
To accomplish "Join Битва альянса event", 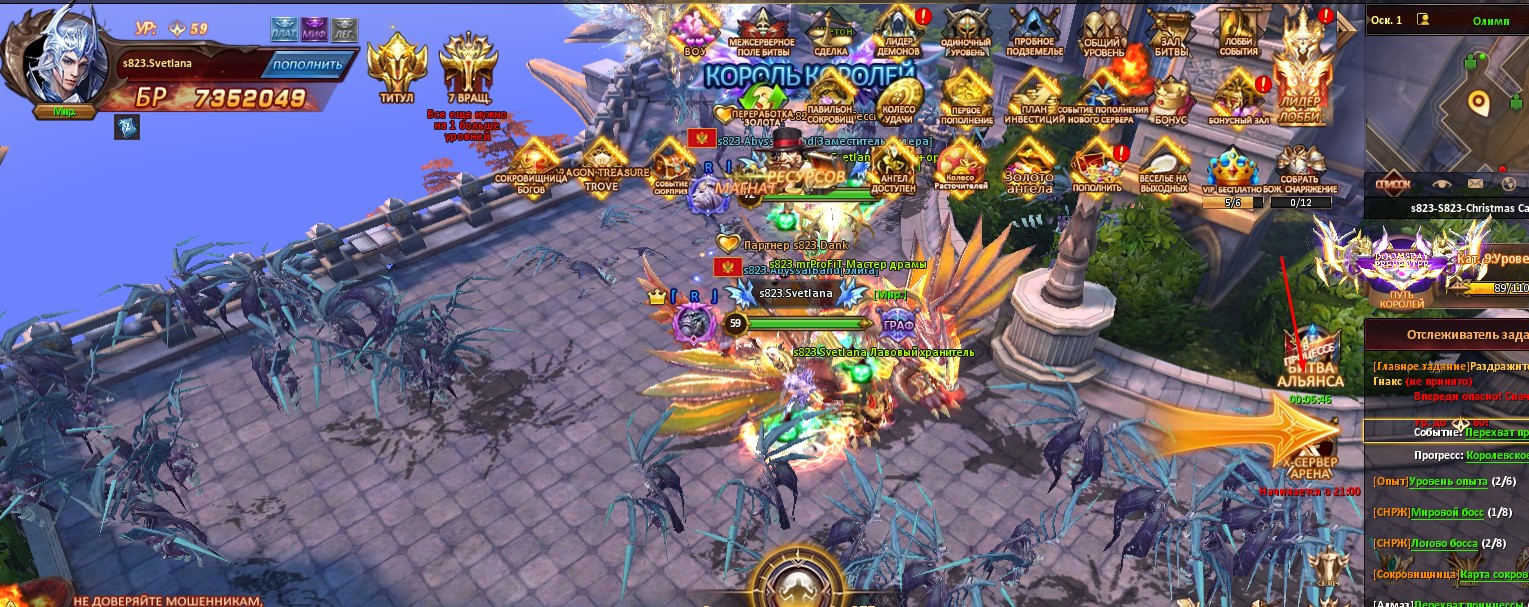I will point(1310,362).
